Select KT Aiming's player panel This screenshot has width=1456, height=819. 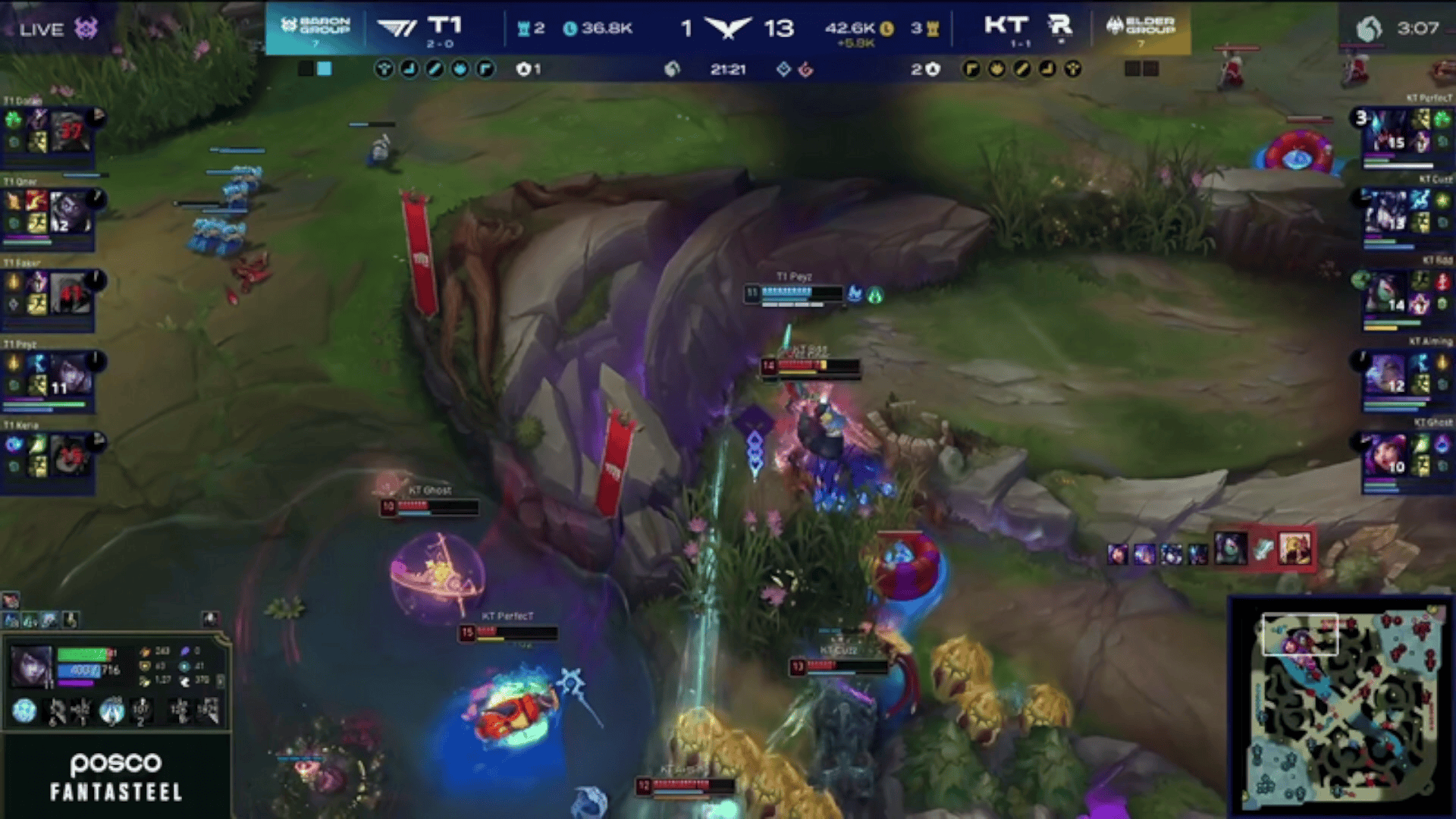[x=1403, y=375]
